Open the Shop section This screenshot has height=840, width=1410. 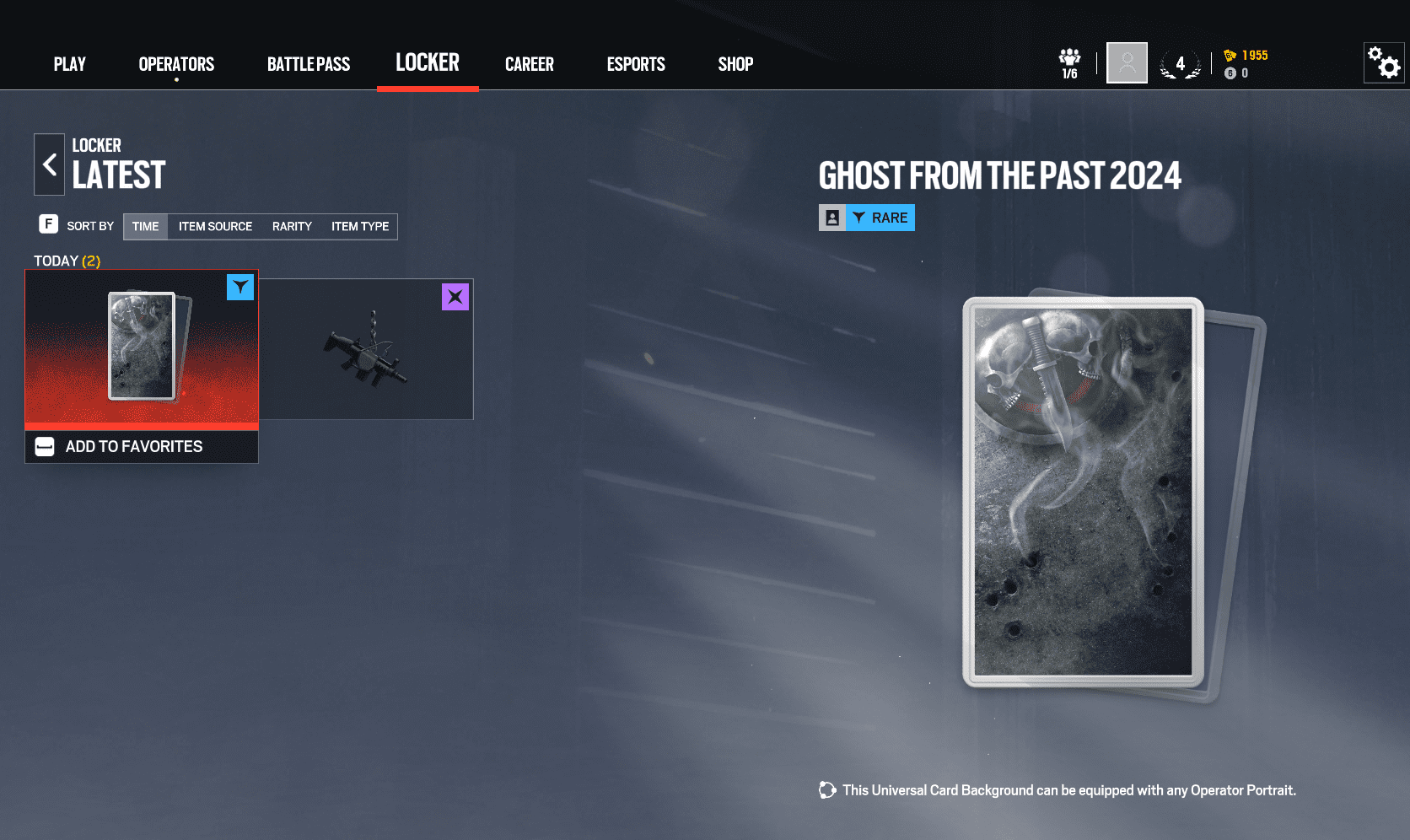735,63
